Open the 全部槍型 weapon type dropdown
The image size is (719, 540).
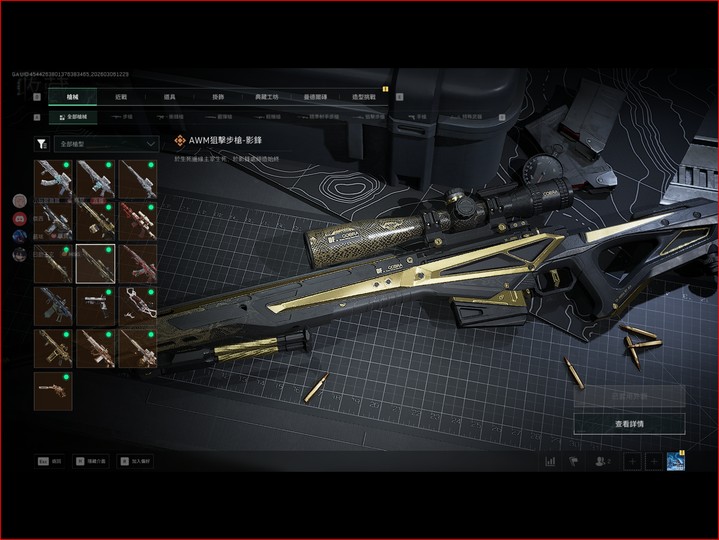coord(106,144)
